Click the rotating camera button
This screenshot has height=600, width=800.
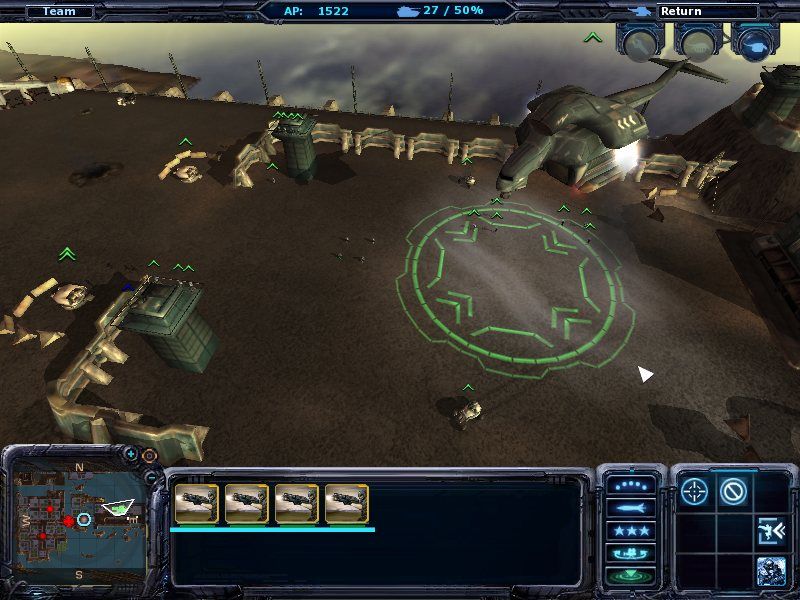coord(630,553)
